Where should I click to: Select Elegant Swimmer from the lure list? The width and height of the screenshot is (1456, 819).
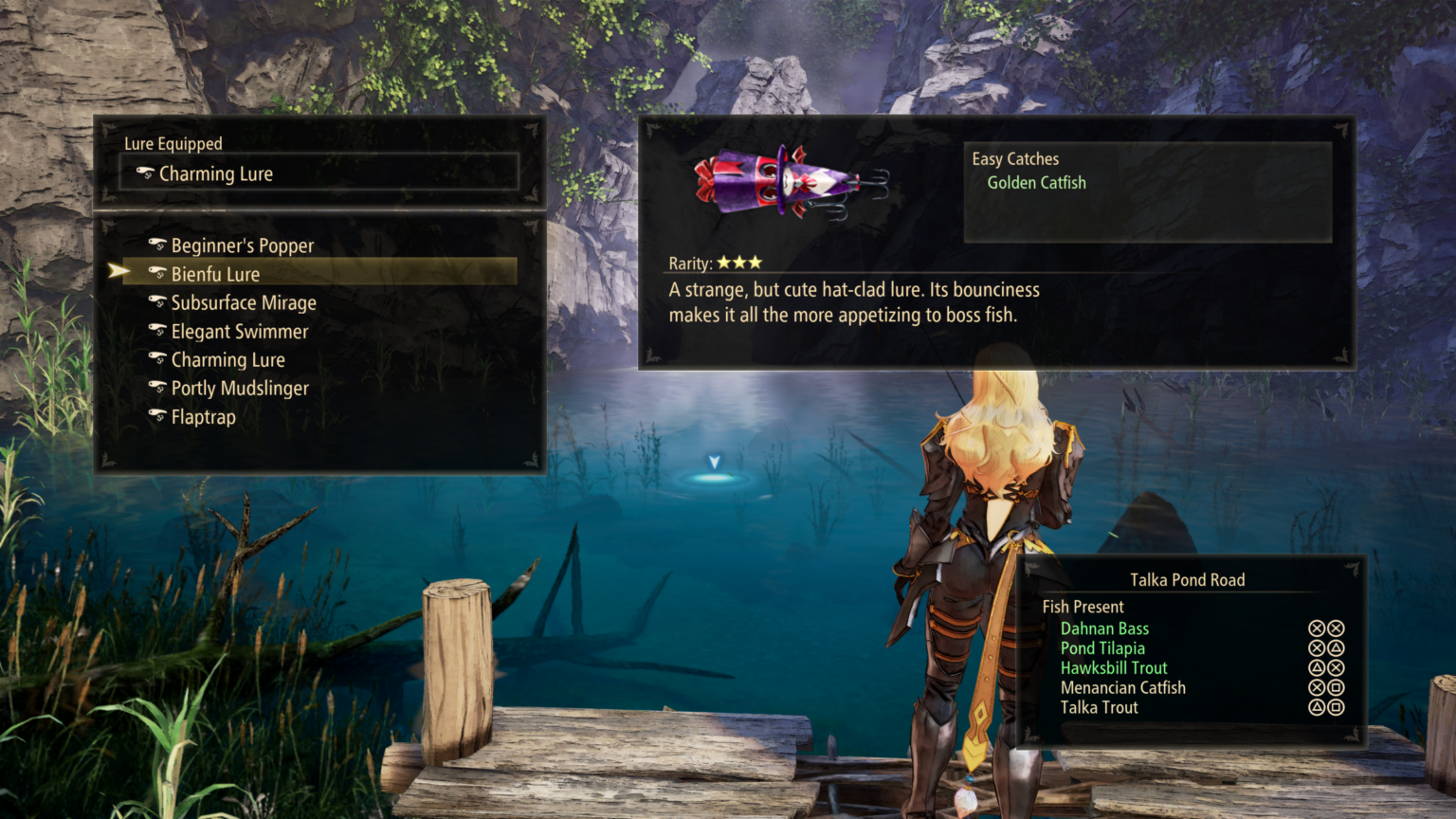[x=240, y=332]
